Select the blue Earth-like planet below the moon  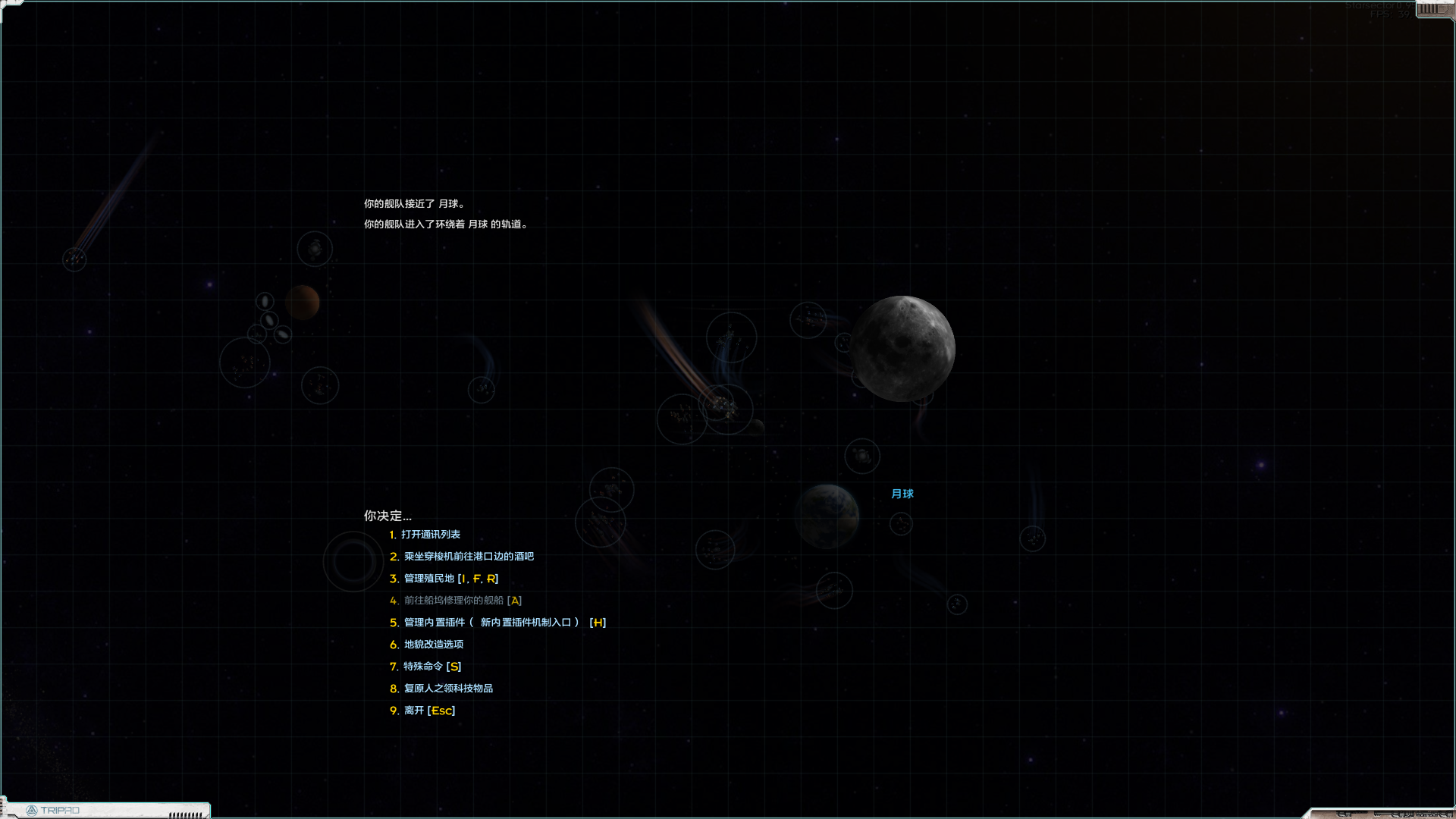pos(828,514)
